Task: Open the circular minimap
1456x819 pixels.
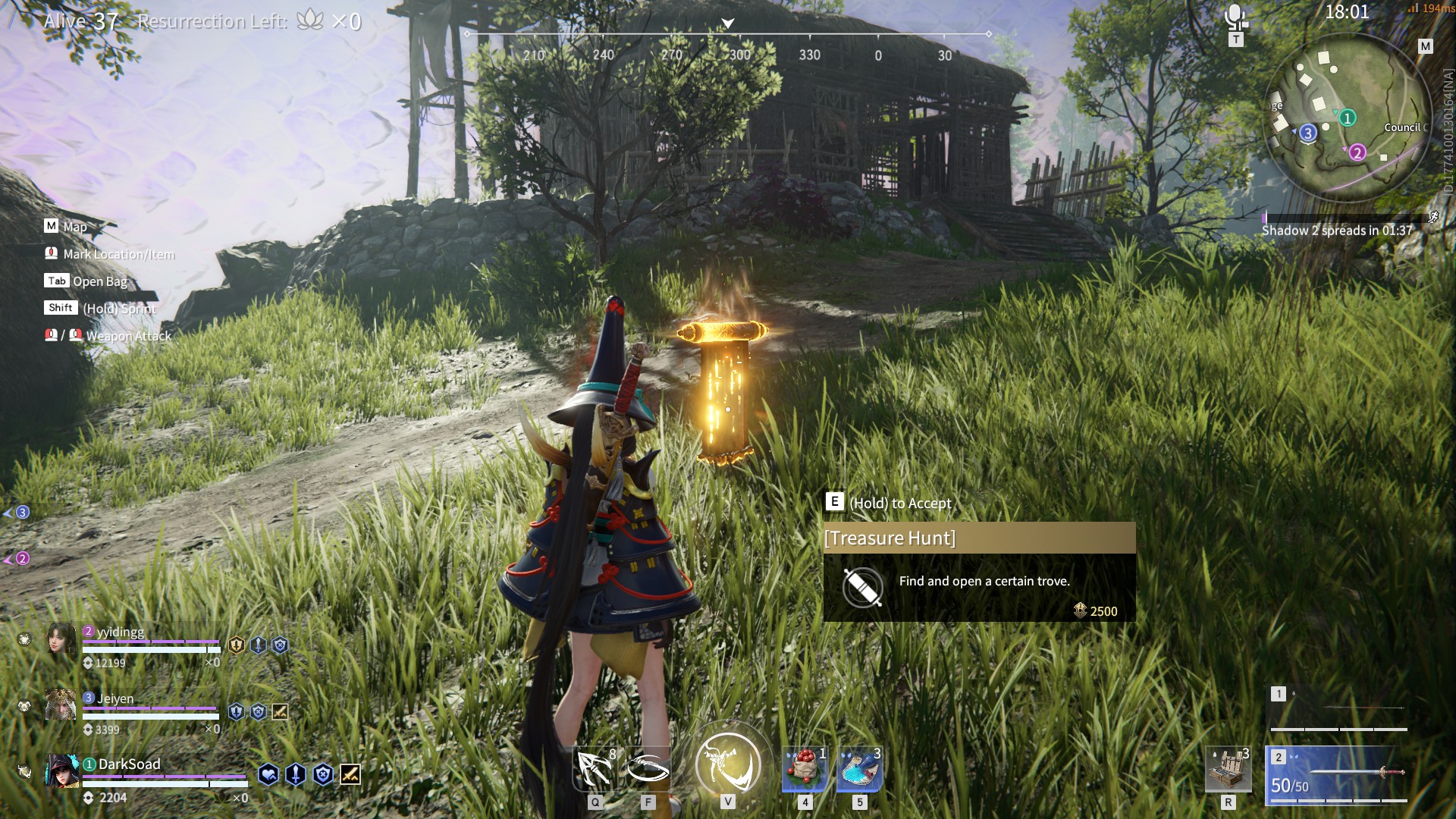Action: point(1343,118)
